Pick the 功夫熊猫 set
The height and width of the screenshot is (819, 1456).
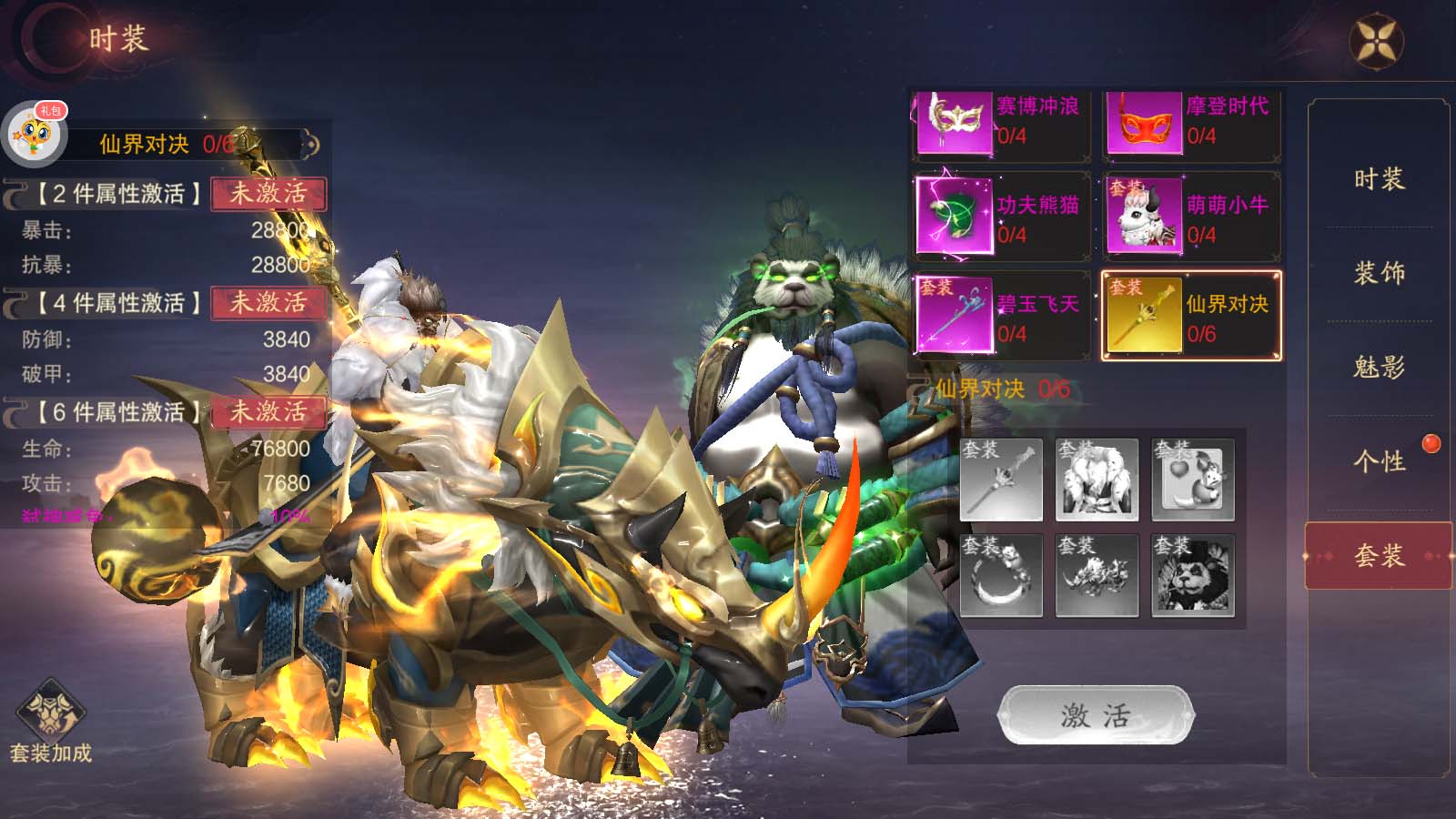(x=1001, y=217)
